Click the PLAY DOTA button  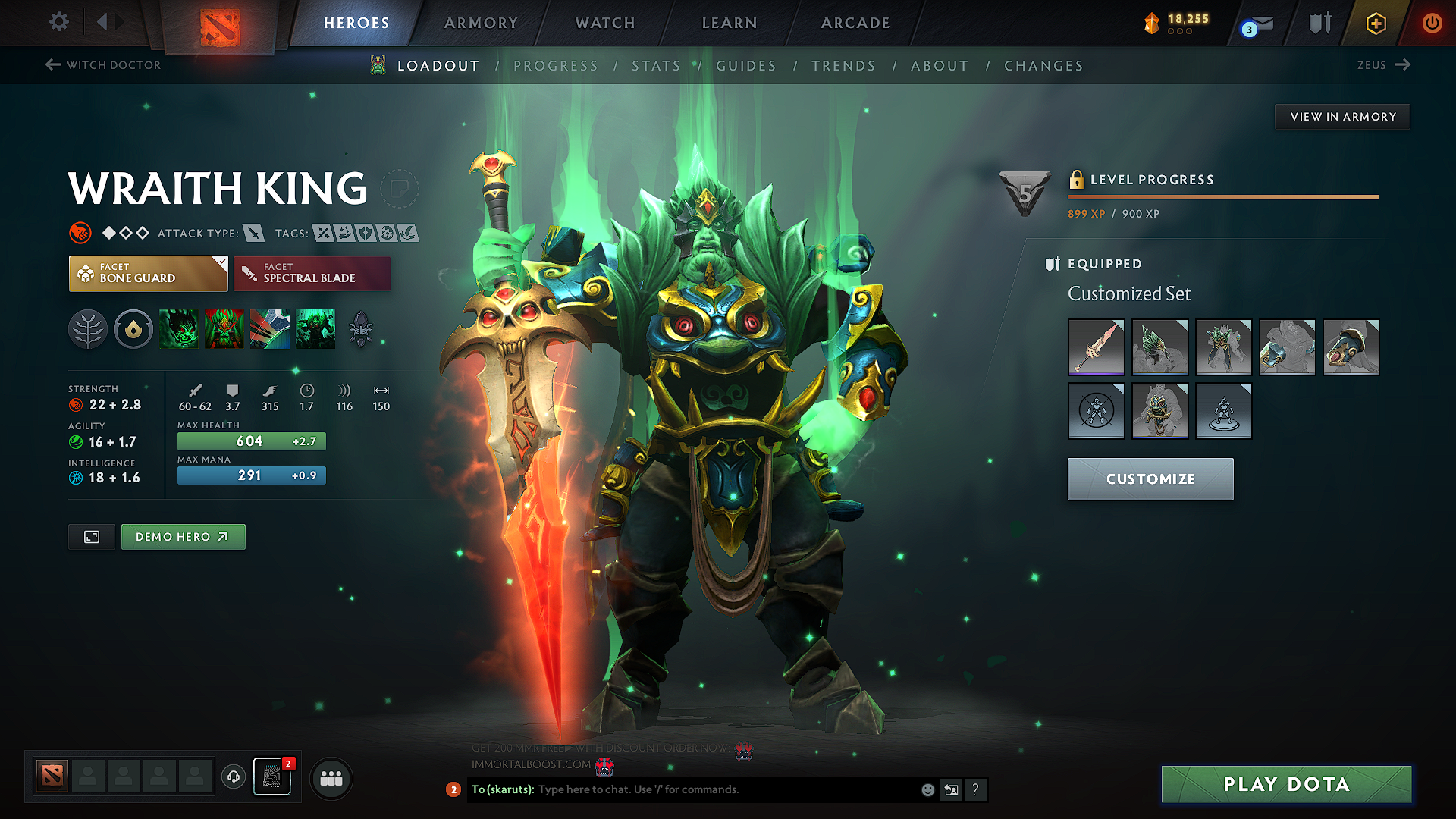click(1285, 784)
